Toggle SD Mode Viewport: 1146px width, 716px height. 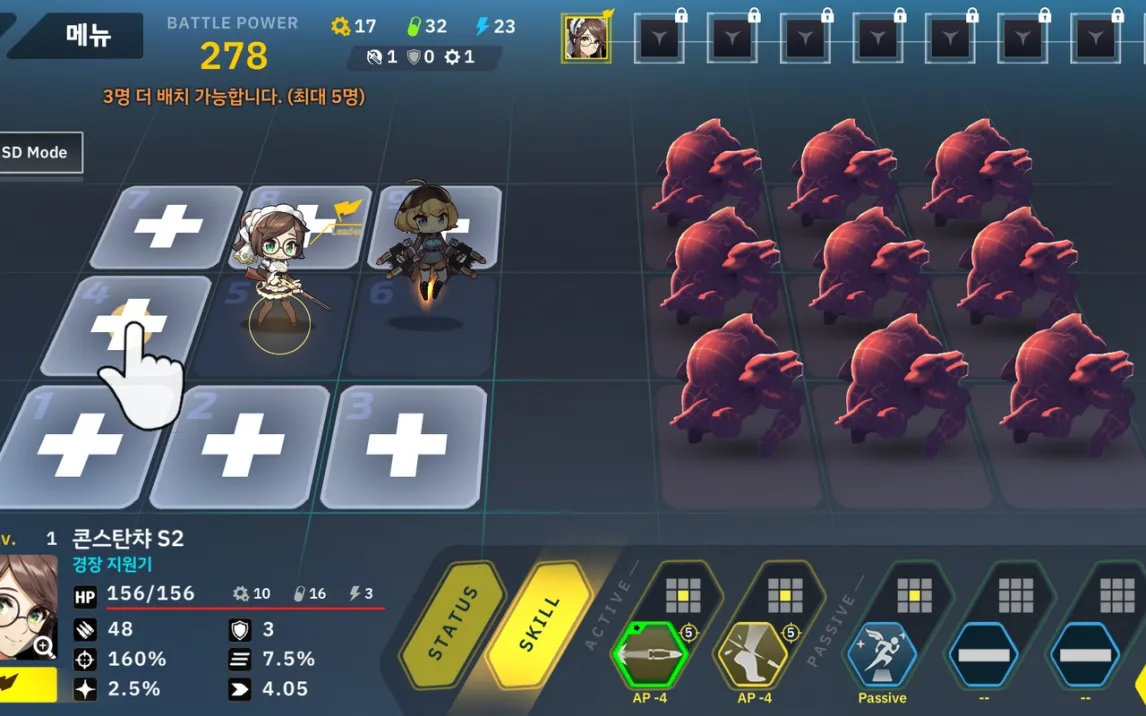(38, 153)
